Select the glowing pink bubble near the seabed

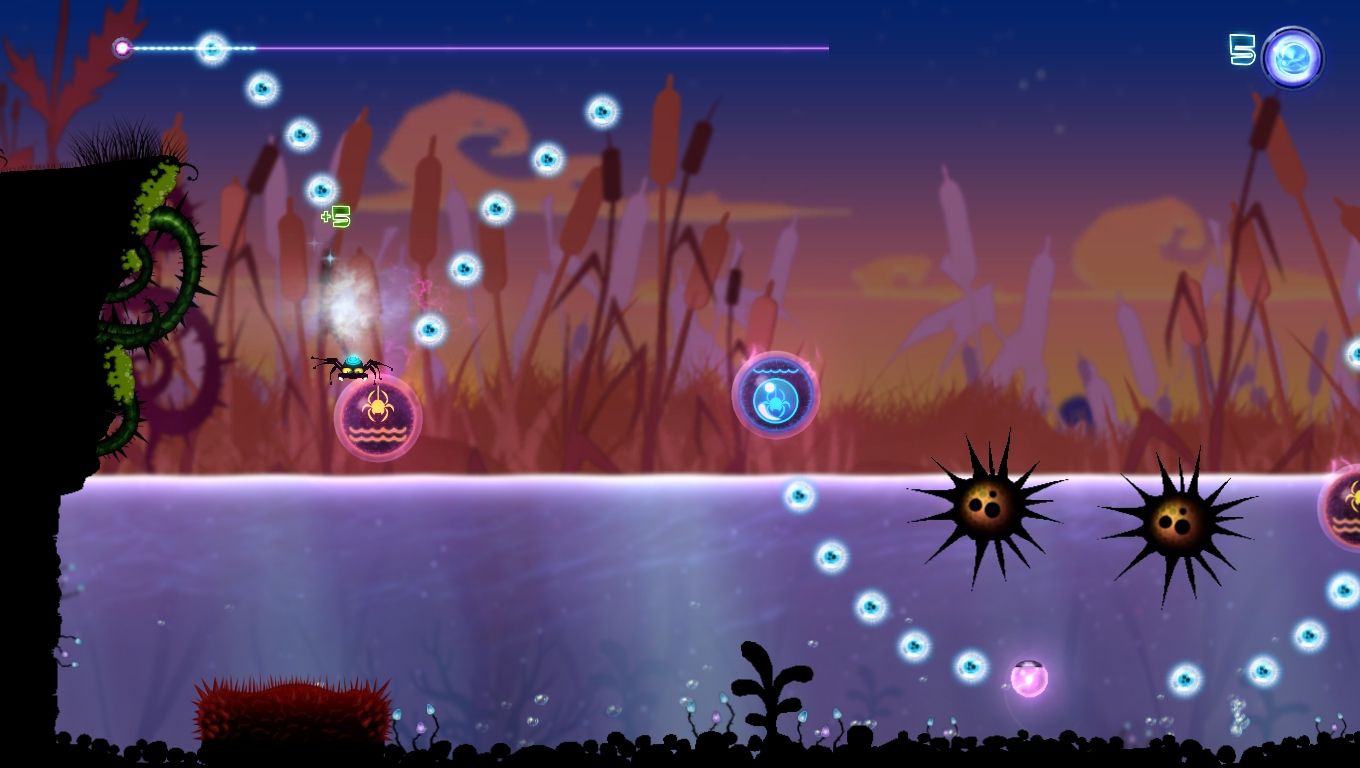(1030, 679)
